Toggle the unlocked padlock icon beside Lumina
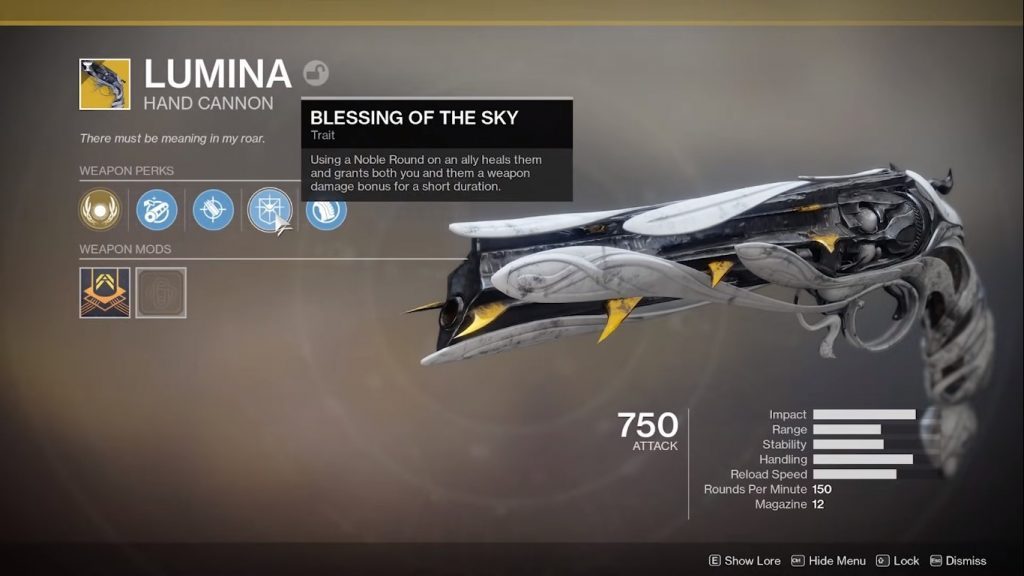Image resolution: width=1024 pixels, height=576 pixels. tap(316, 73)
